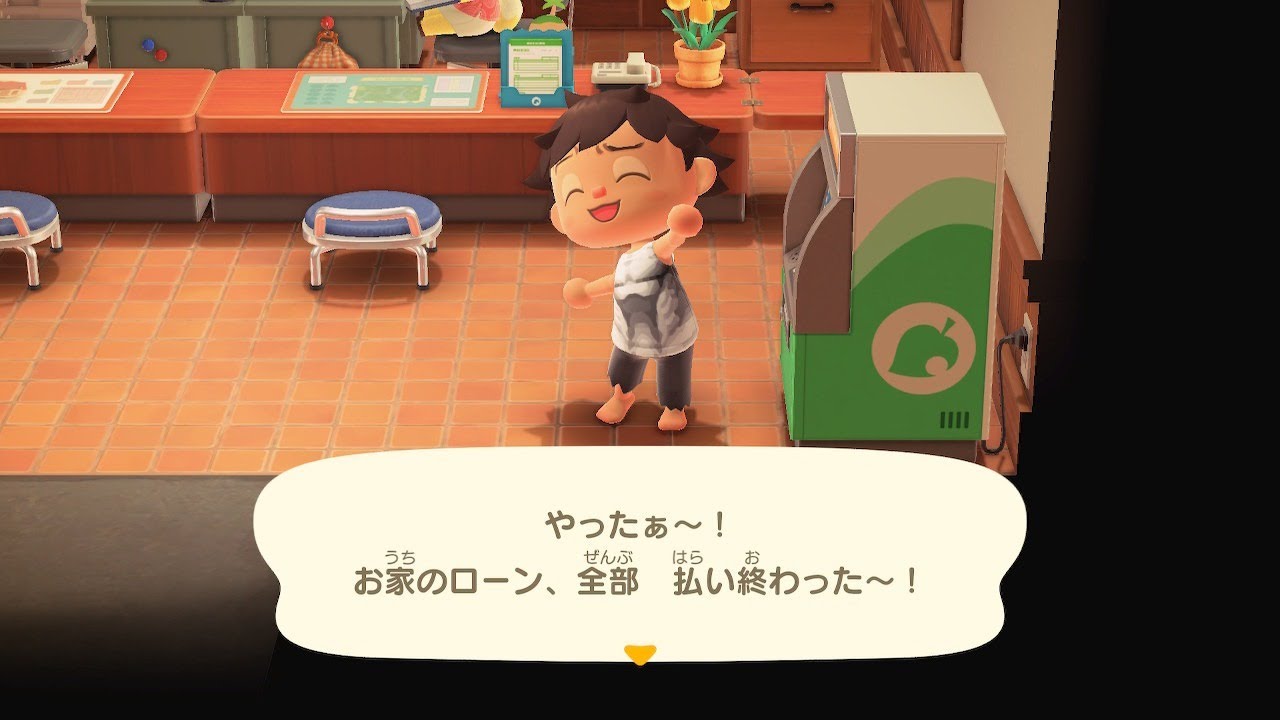The image size is (1280, 720).
Task: Click the blue pushpin on the notice board
Action: [x=148, y=43]
